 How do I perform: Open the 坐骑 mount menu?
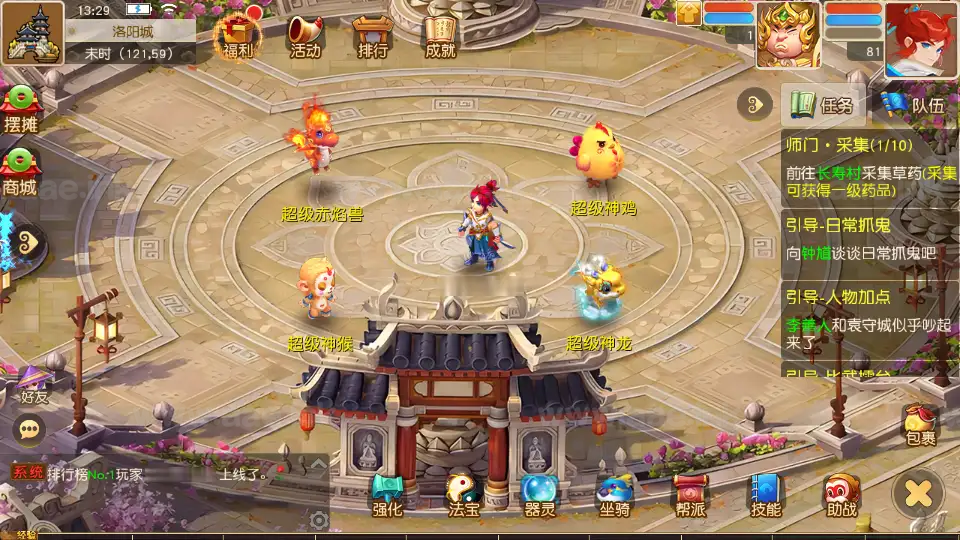614,494
